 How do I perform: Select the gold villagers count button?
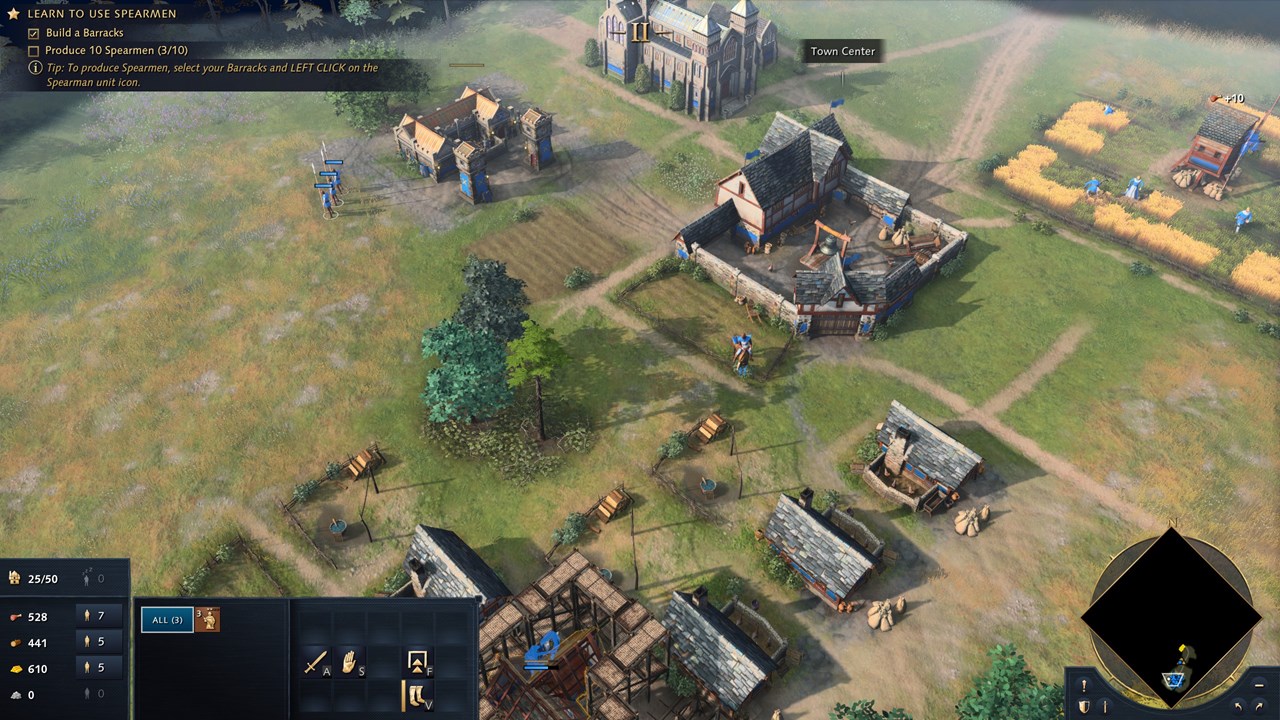click(95, 668)
